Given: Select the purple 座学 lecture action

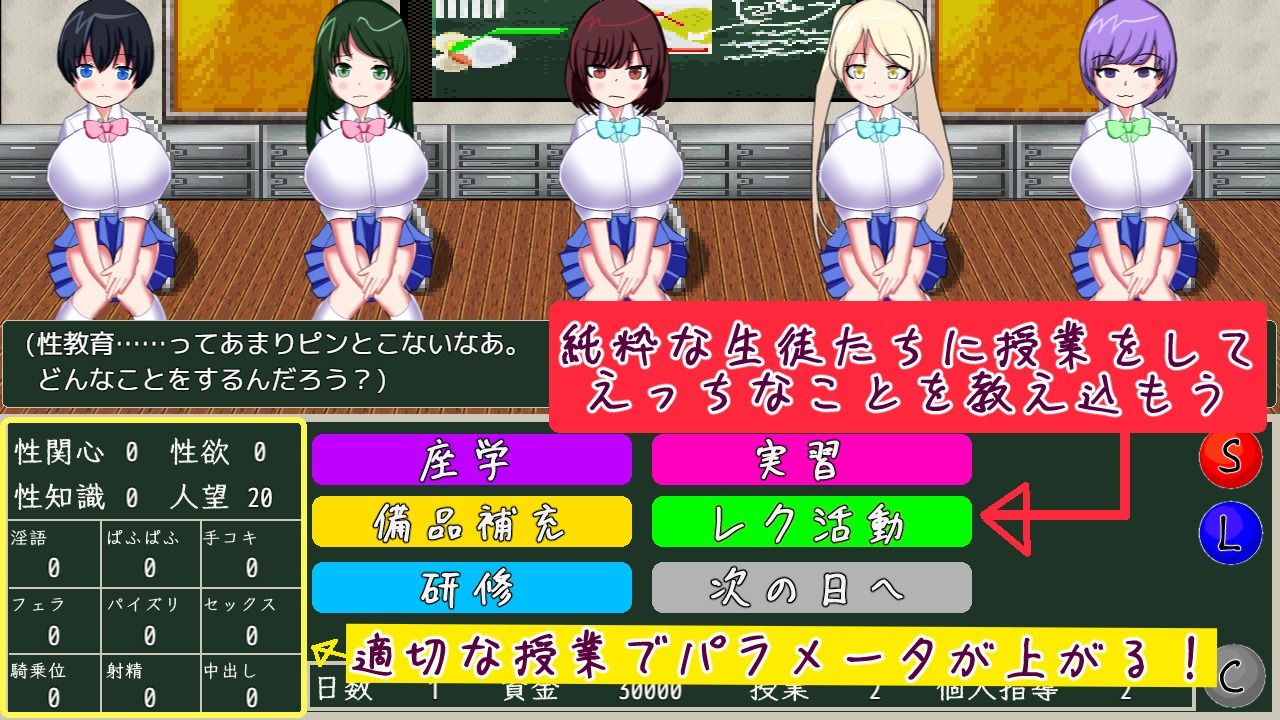Looking at the screenshot, I should pos(472,461).
